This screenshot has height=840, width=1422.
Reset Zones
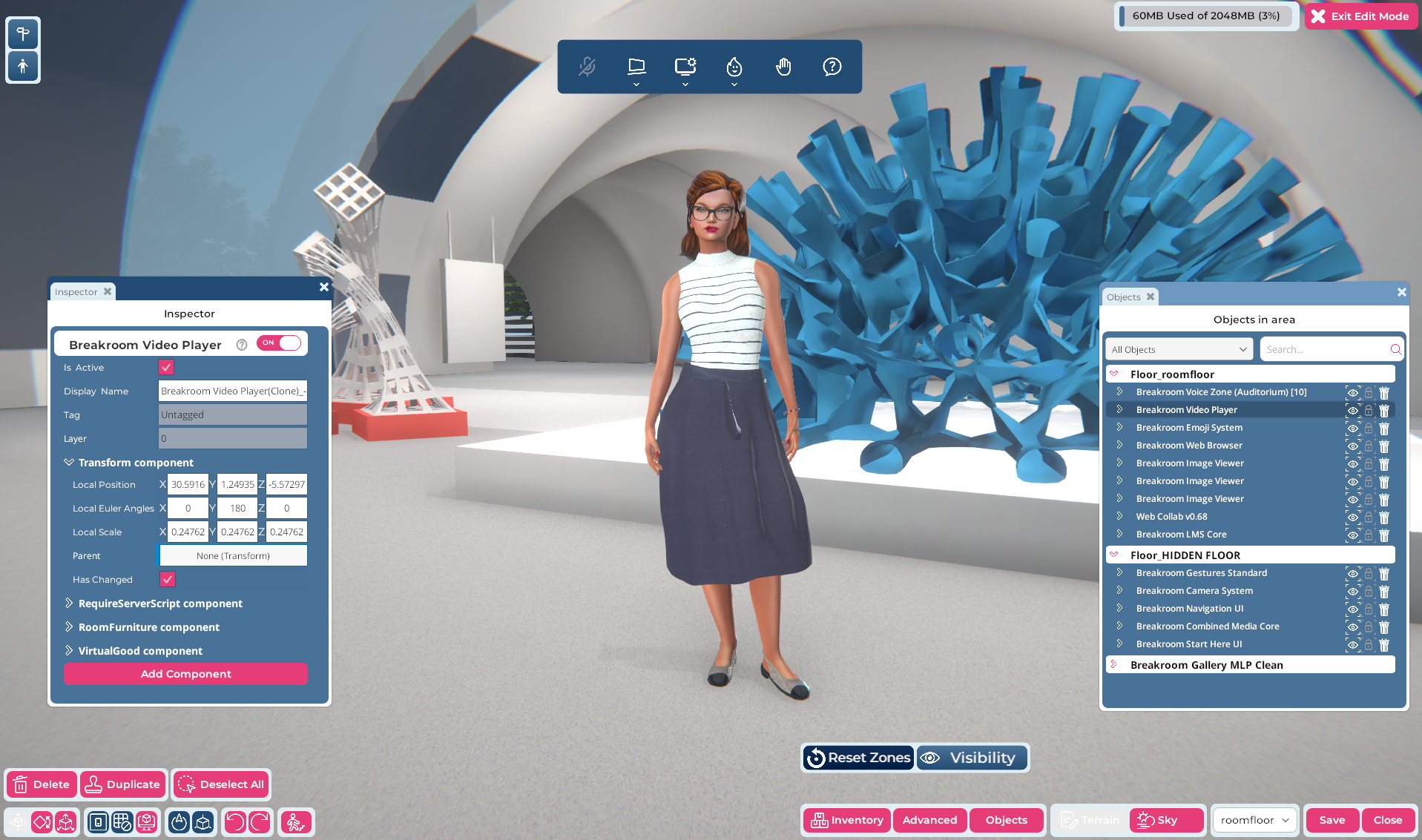858,758
